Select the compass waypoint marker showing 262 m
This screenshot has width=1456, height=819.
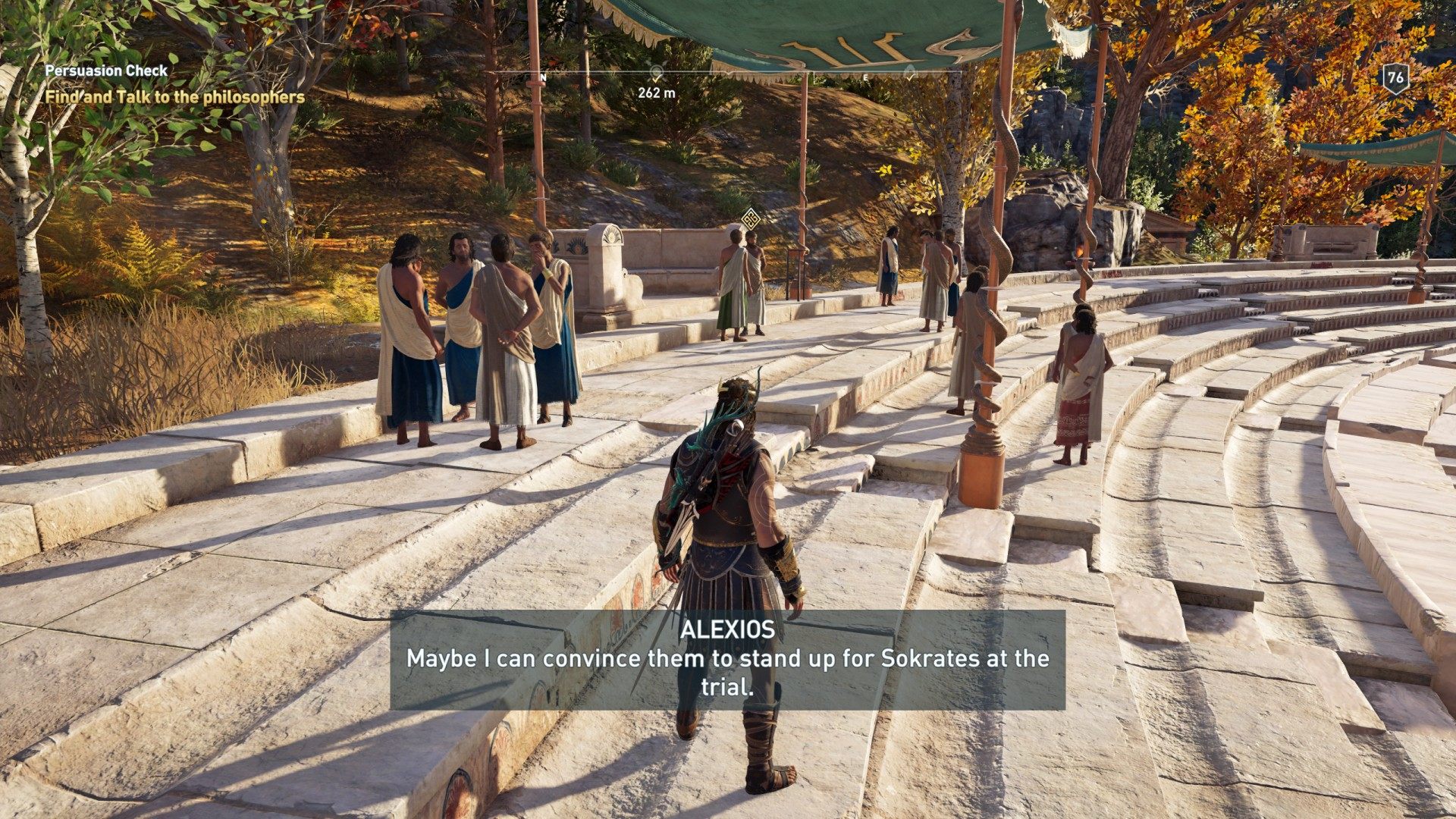click(x=657, y=74)
